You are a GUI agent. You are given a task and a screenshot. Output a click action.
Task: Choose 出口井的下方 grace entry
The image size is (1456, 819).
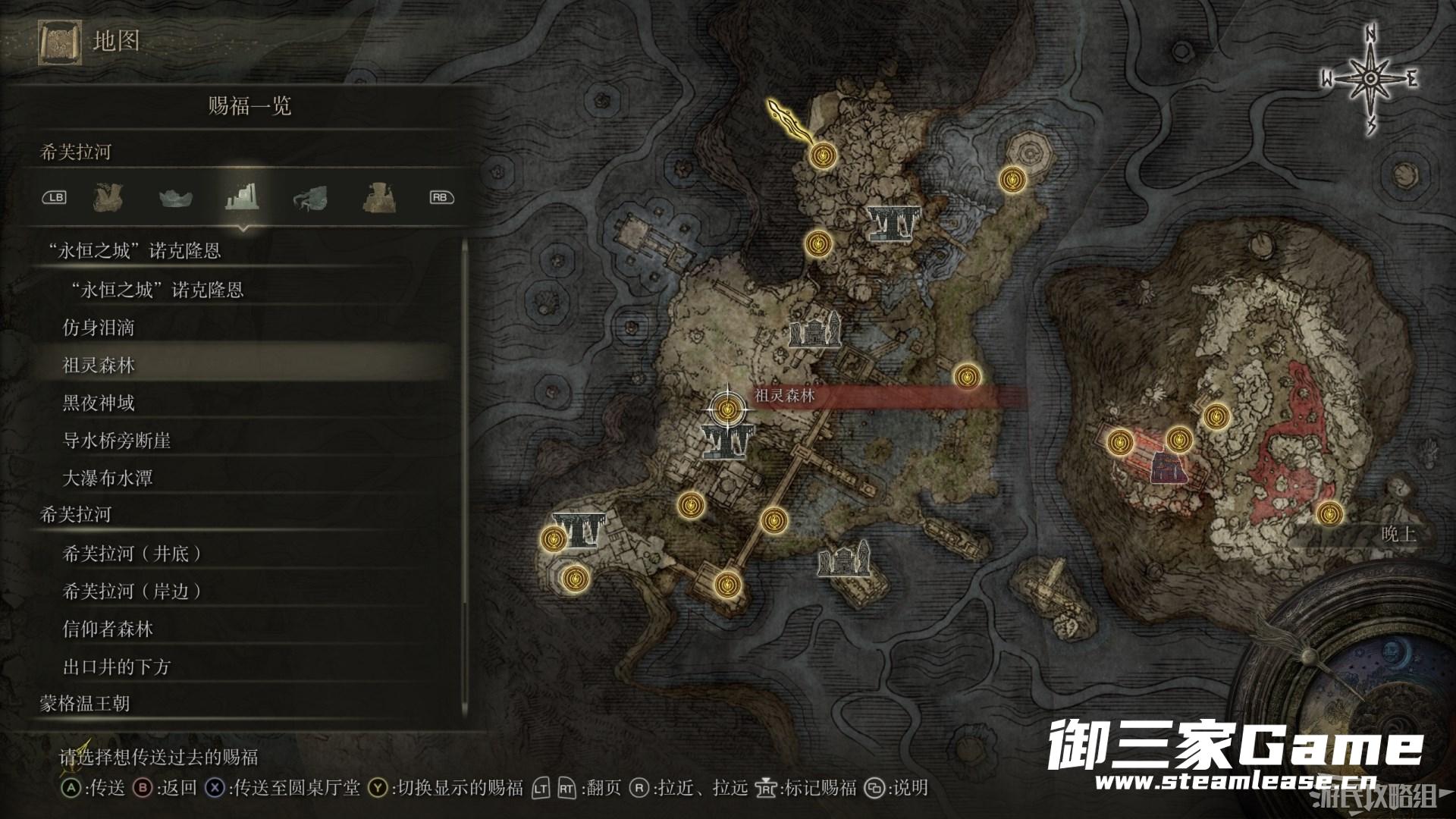click(117, 667)
